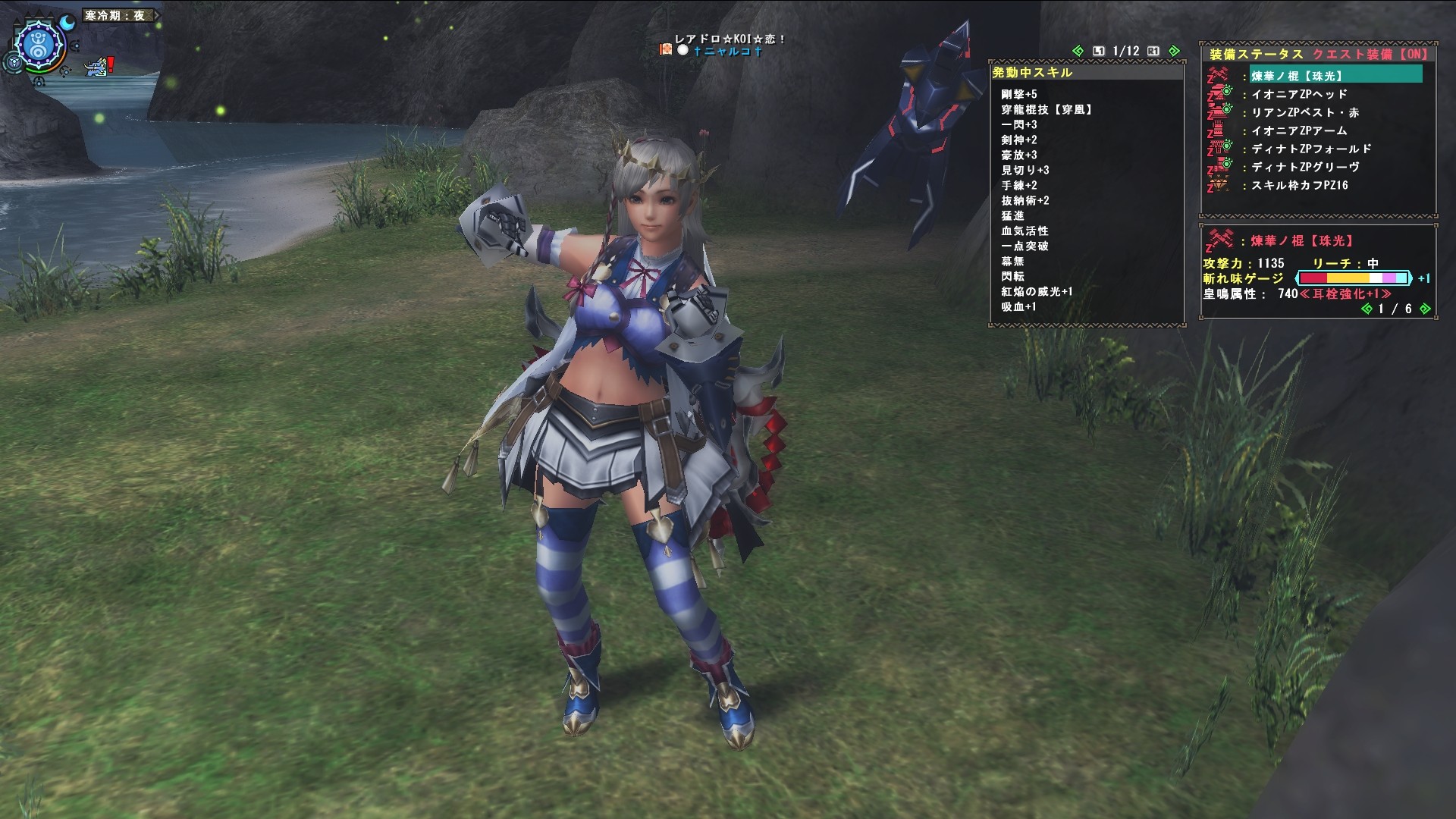Go back a weapon detail page

coord(1367,309)
